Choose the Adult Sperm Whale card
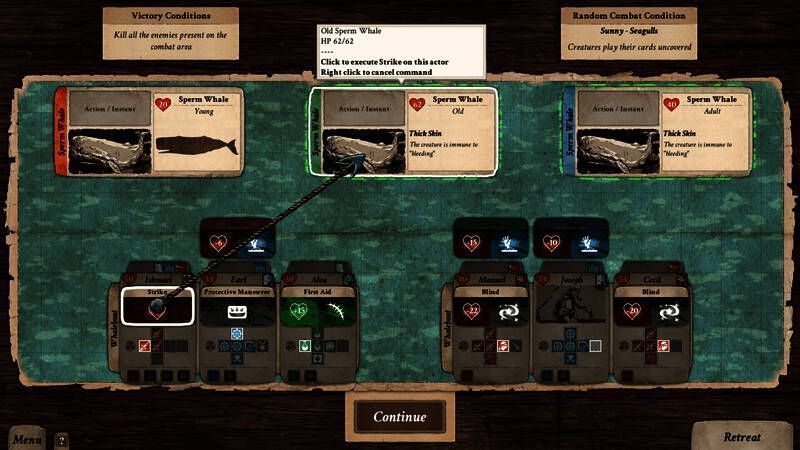 pyautogui.click(x=658, y=132)
